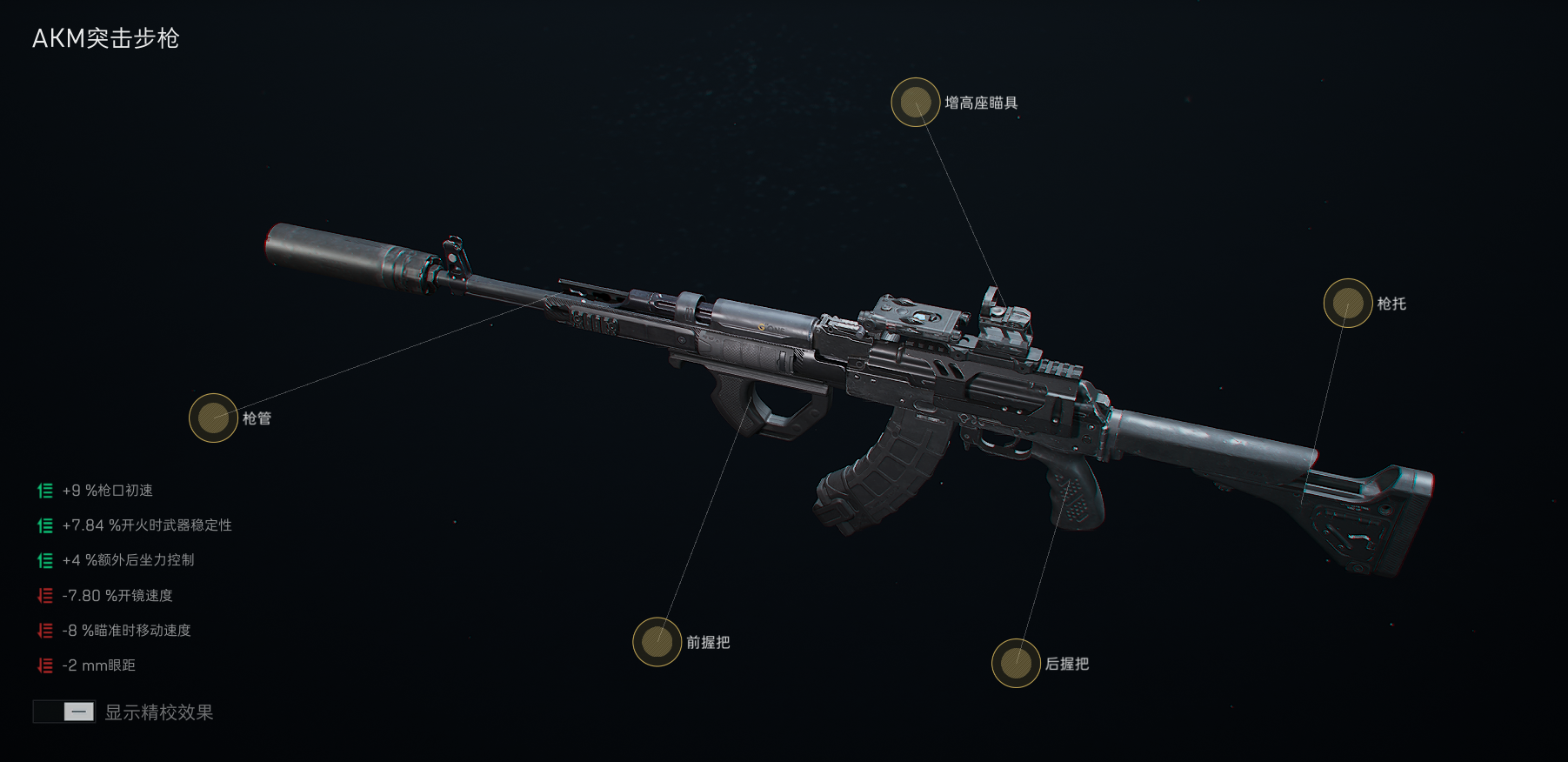Toggle the 显示精校效果 switch
Image resolution: width=1568 pixels, height=762 pixels.
(63, 712)
